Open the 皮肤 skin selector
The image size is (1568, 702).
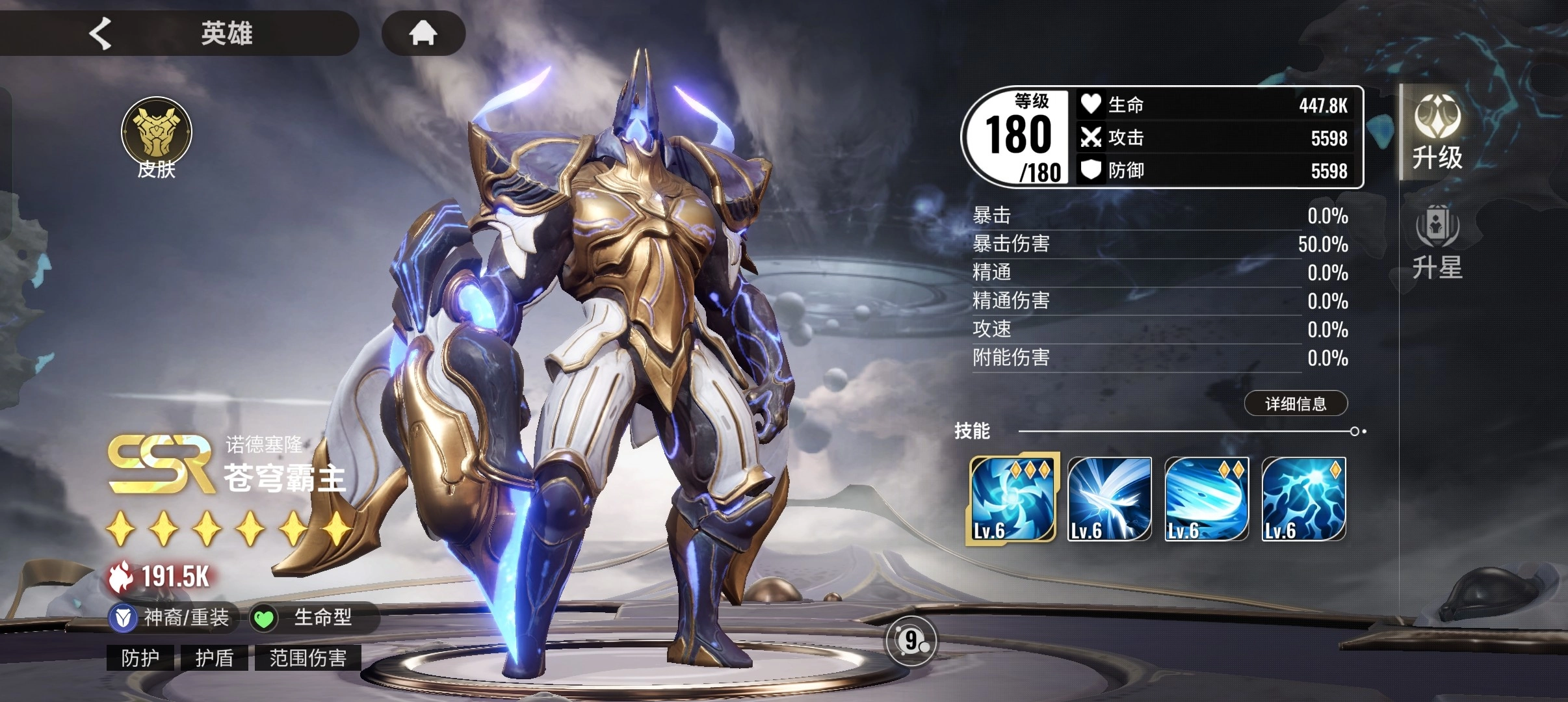click(x=157, y=138)
